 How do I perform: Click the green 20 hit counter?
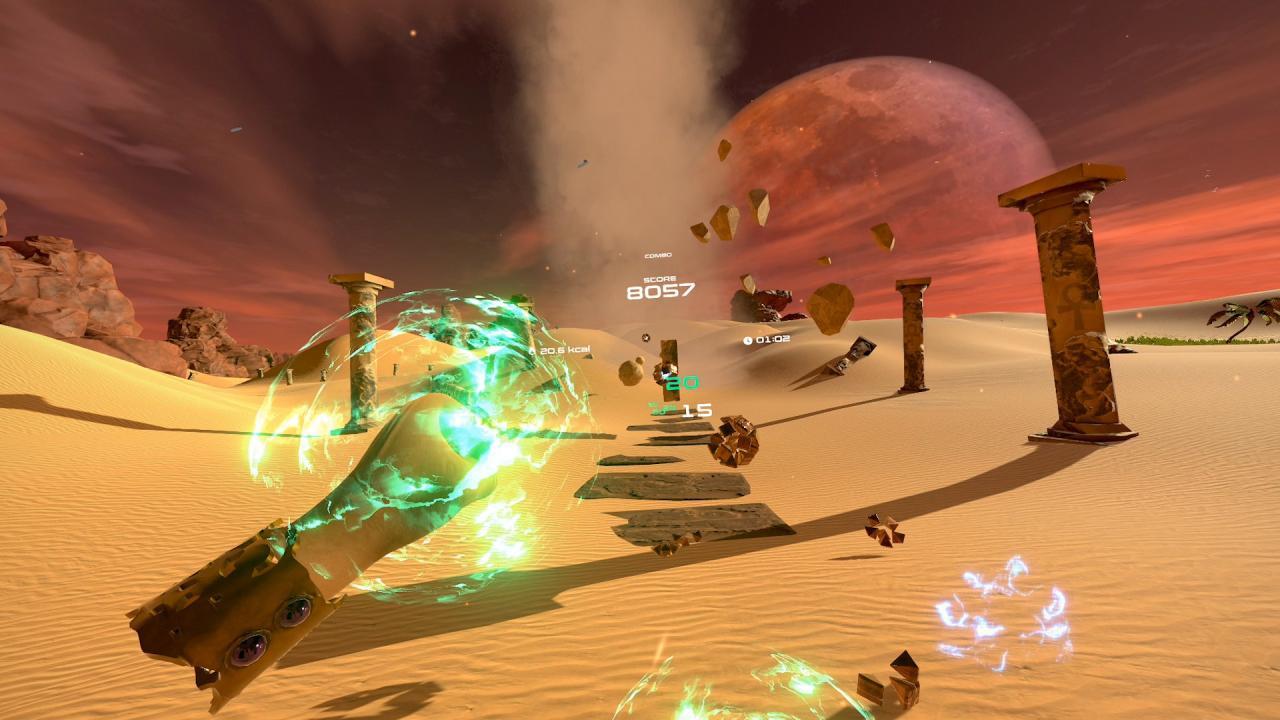681,382
